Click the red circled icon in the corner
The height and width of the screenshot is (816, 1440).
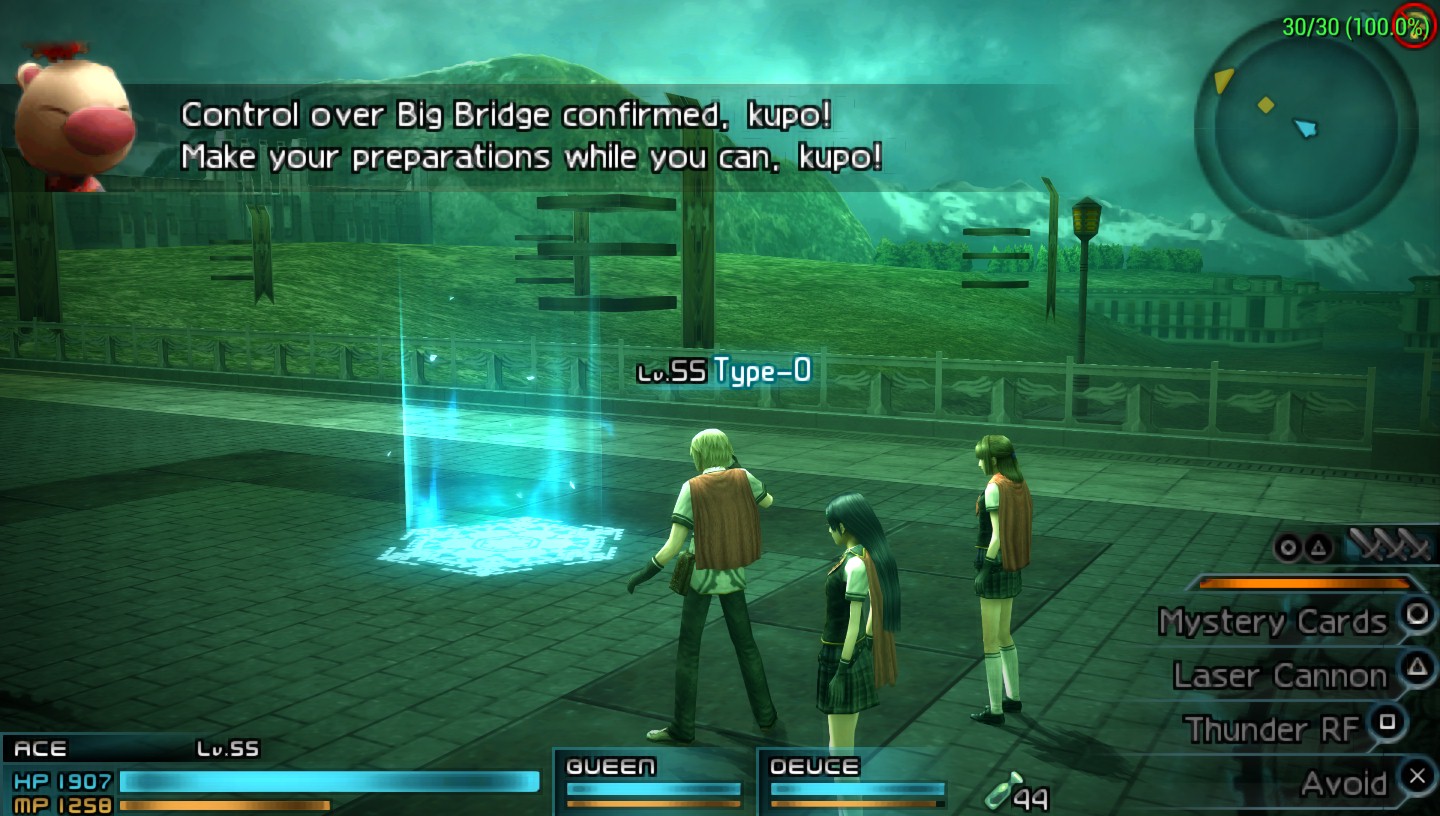pyautogui.click(x=1416, y=25)
